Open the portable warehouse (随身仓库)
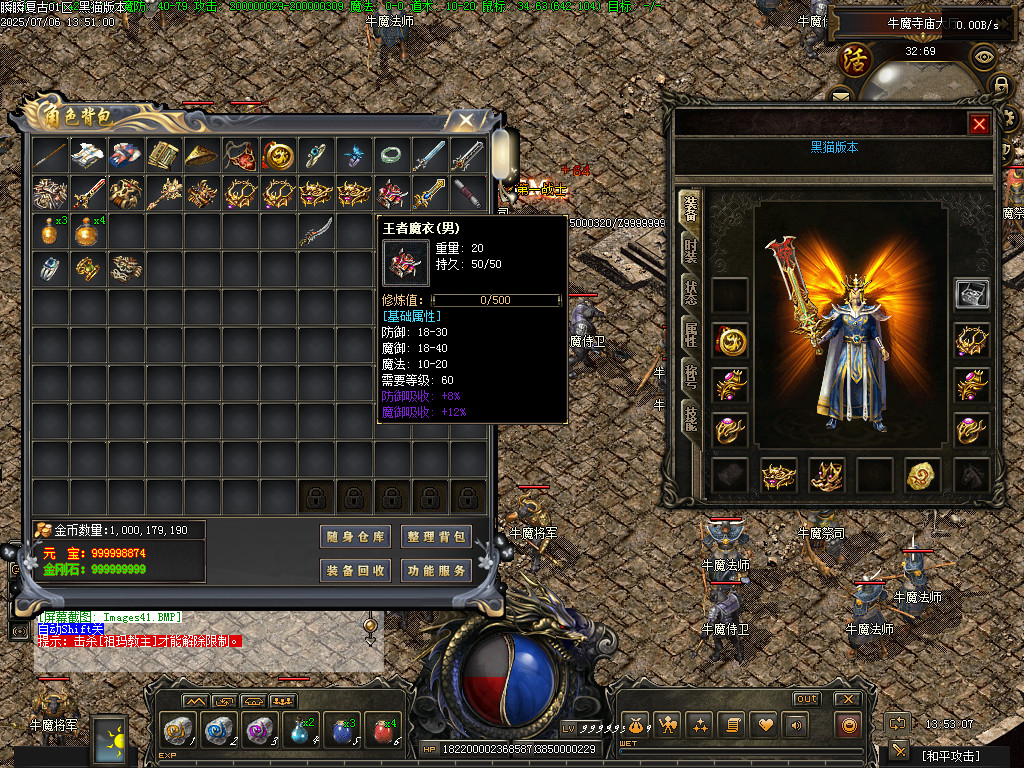Image resolution: width=1024 pixels, height=768 pixels. [x=356, y=537]
